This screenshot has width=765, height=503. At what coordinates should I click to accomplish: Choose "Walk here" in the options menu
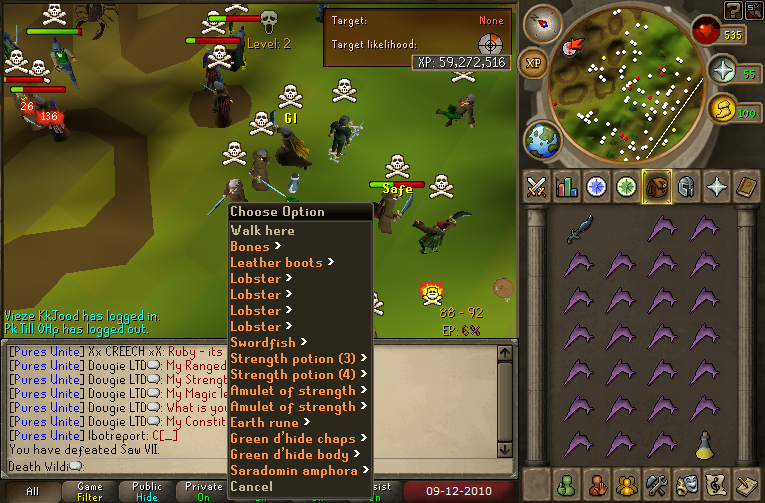[262, 230]
